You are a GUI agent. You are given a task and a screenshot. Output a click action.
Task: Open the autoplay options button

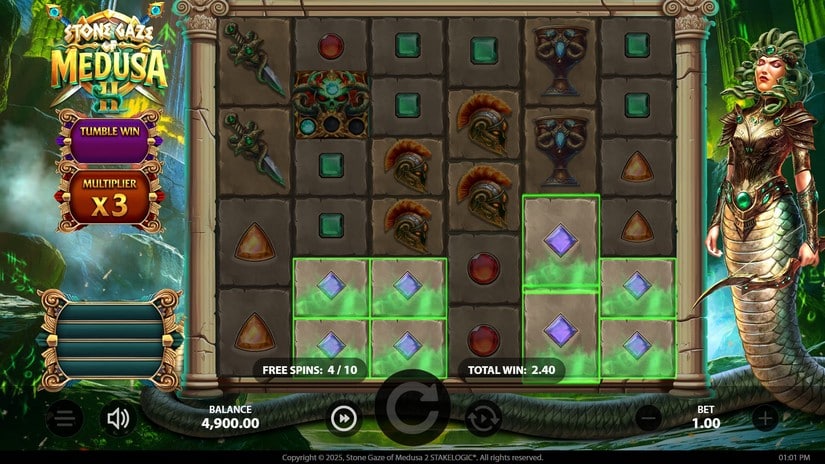click(x=484, y=418)
